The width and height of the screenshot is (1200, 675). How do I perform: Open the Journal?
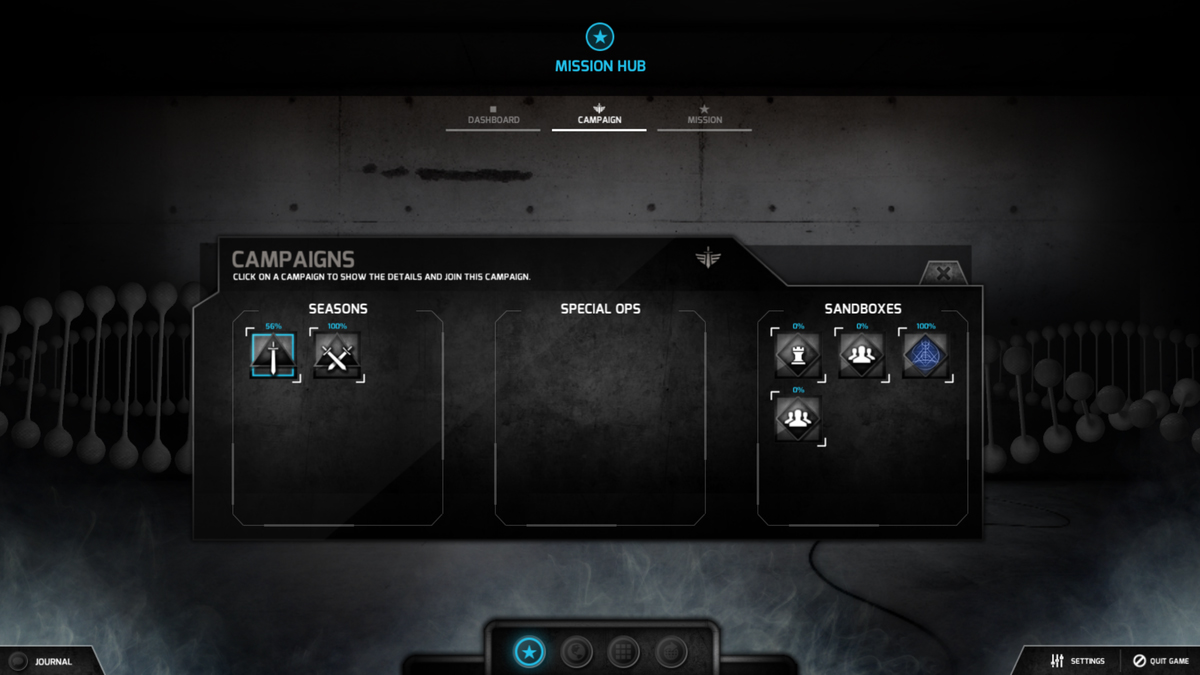43,661
